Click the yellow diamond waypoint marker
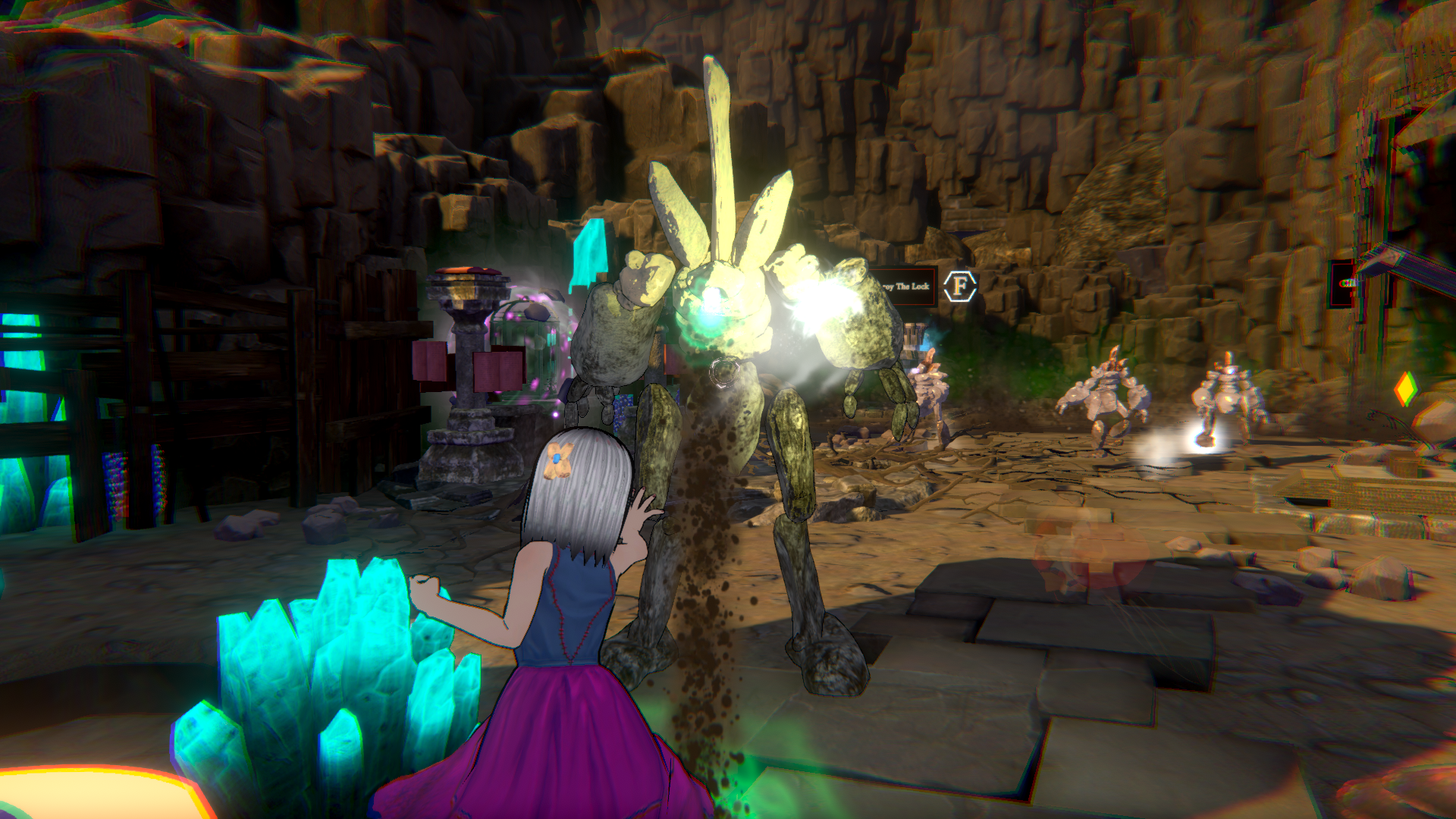The height and width of the screenshot is (819, 1456). (x=1405, y=389)
